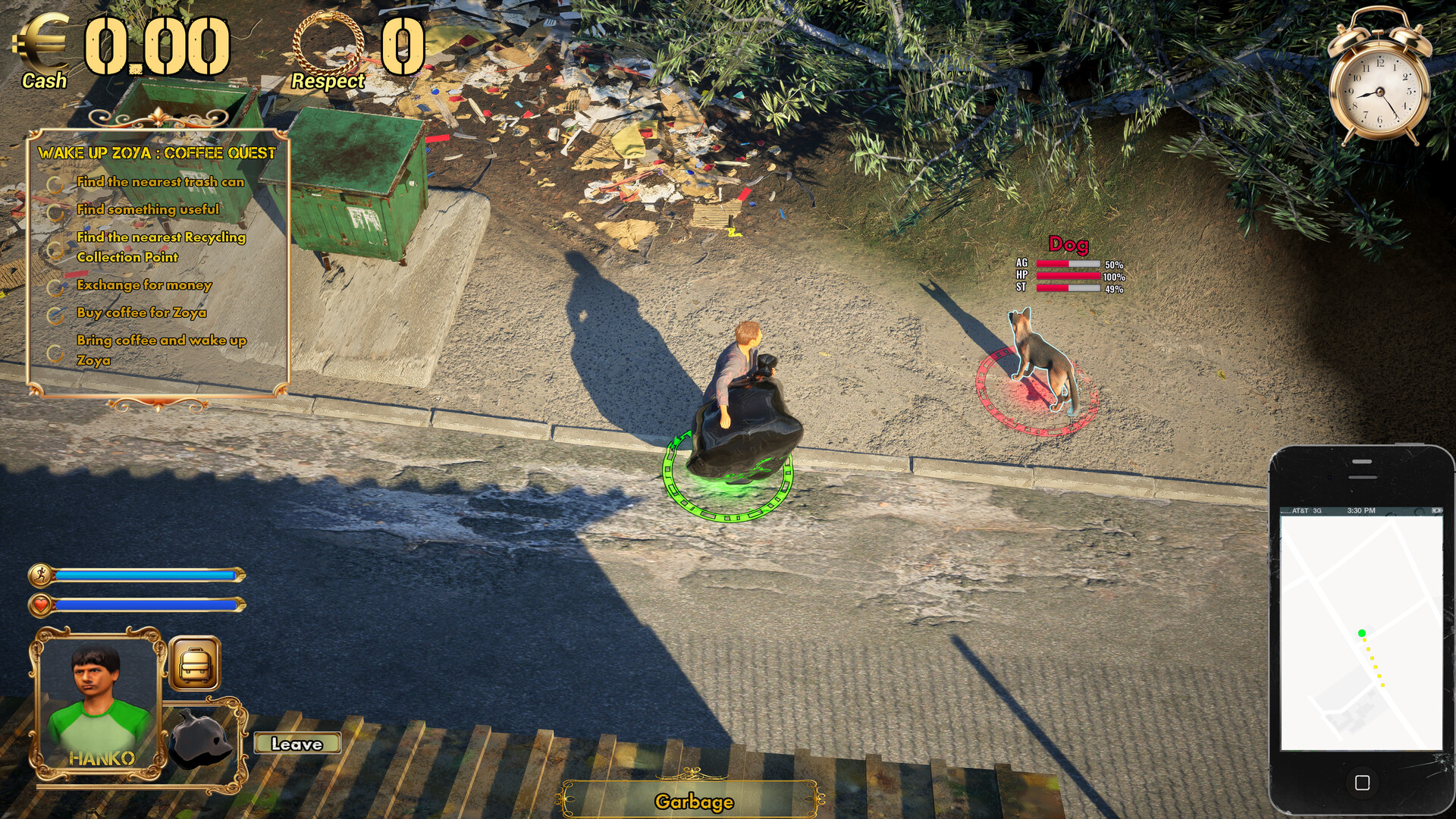
Task: Click the Hanko character portrait
Action: coord(95,682)
